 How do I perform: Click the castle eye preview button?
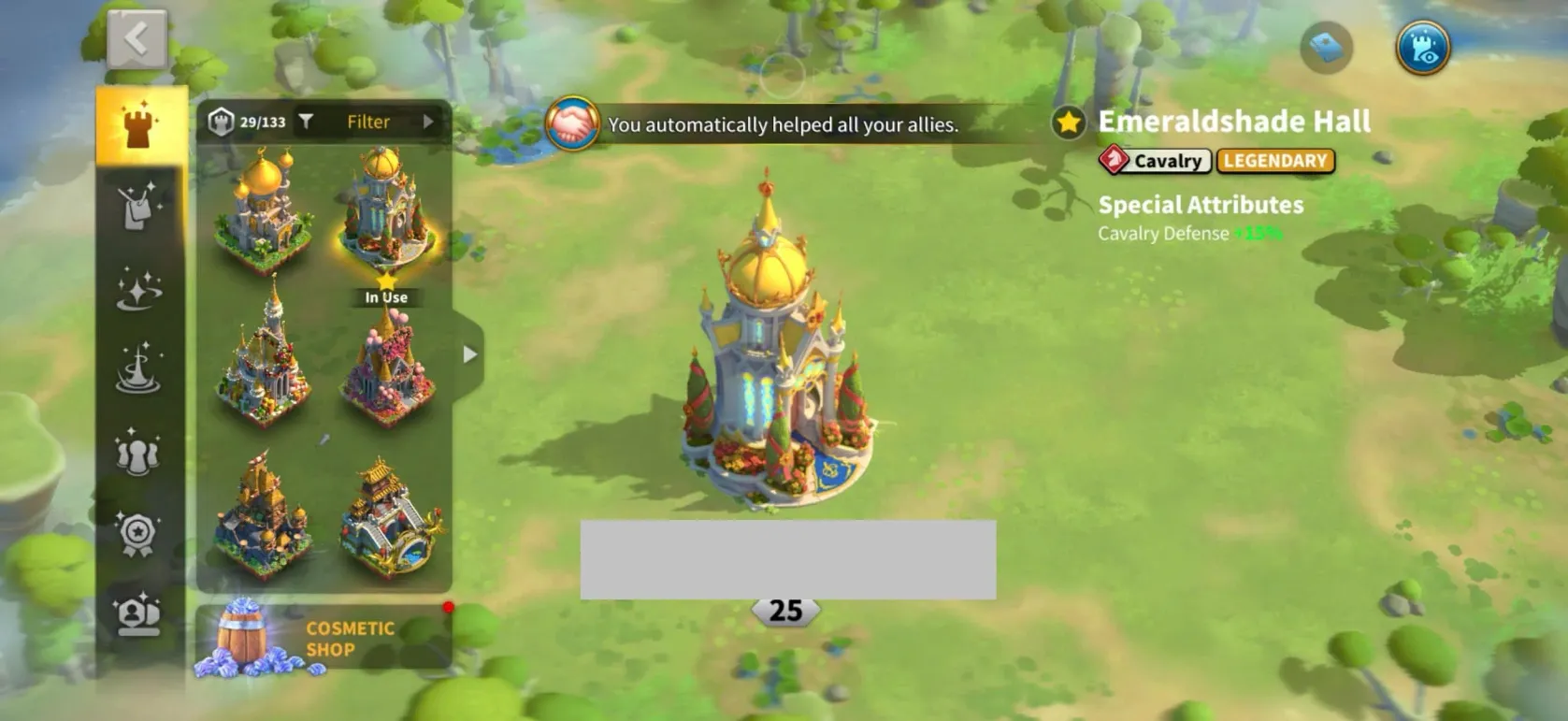pyautogui.click(x=1422, y=48)
